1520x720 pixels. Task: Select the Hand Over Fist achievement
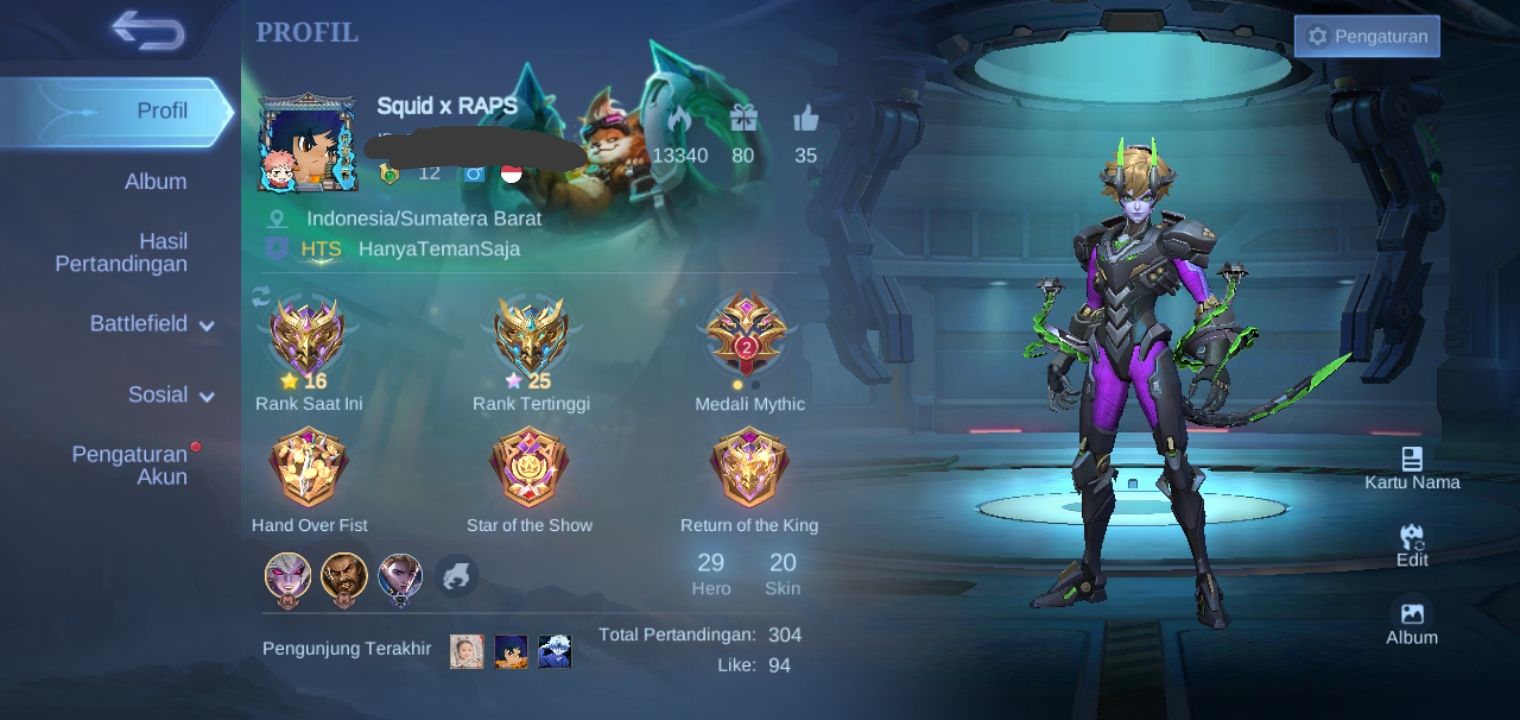pyautogui.click(x=309, y=467)
